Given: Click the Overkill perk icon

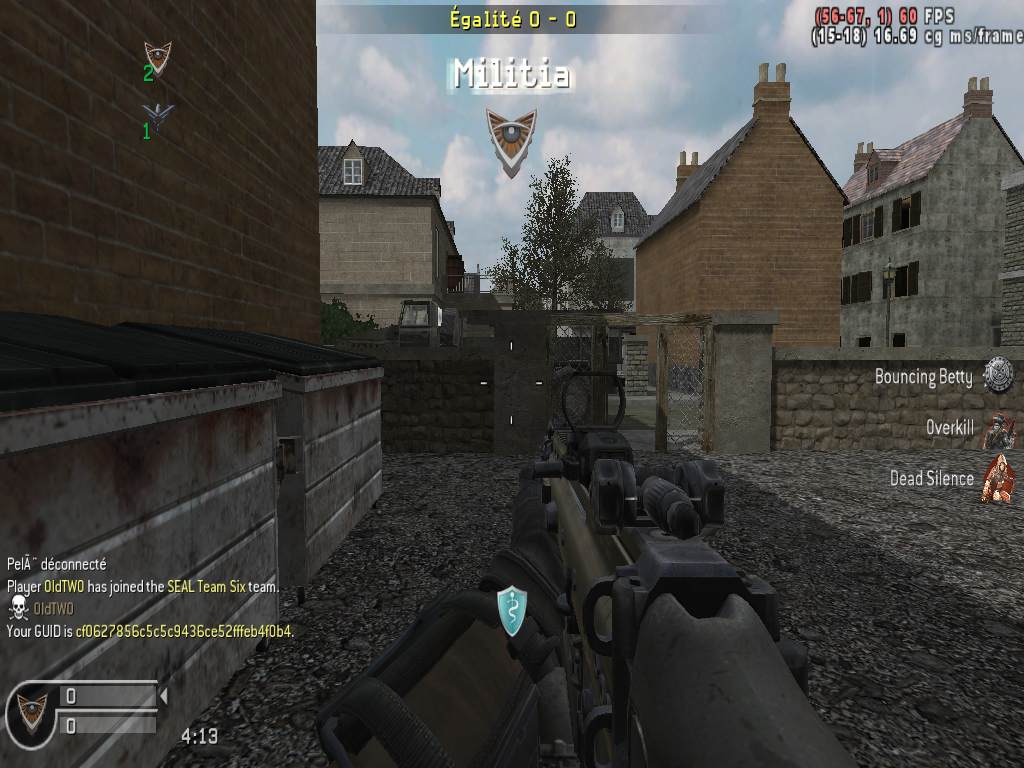Looking at the screenshot, I should coord(997,430).
